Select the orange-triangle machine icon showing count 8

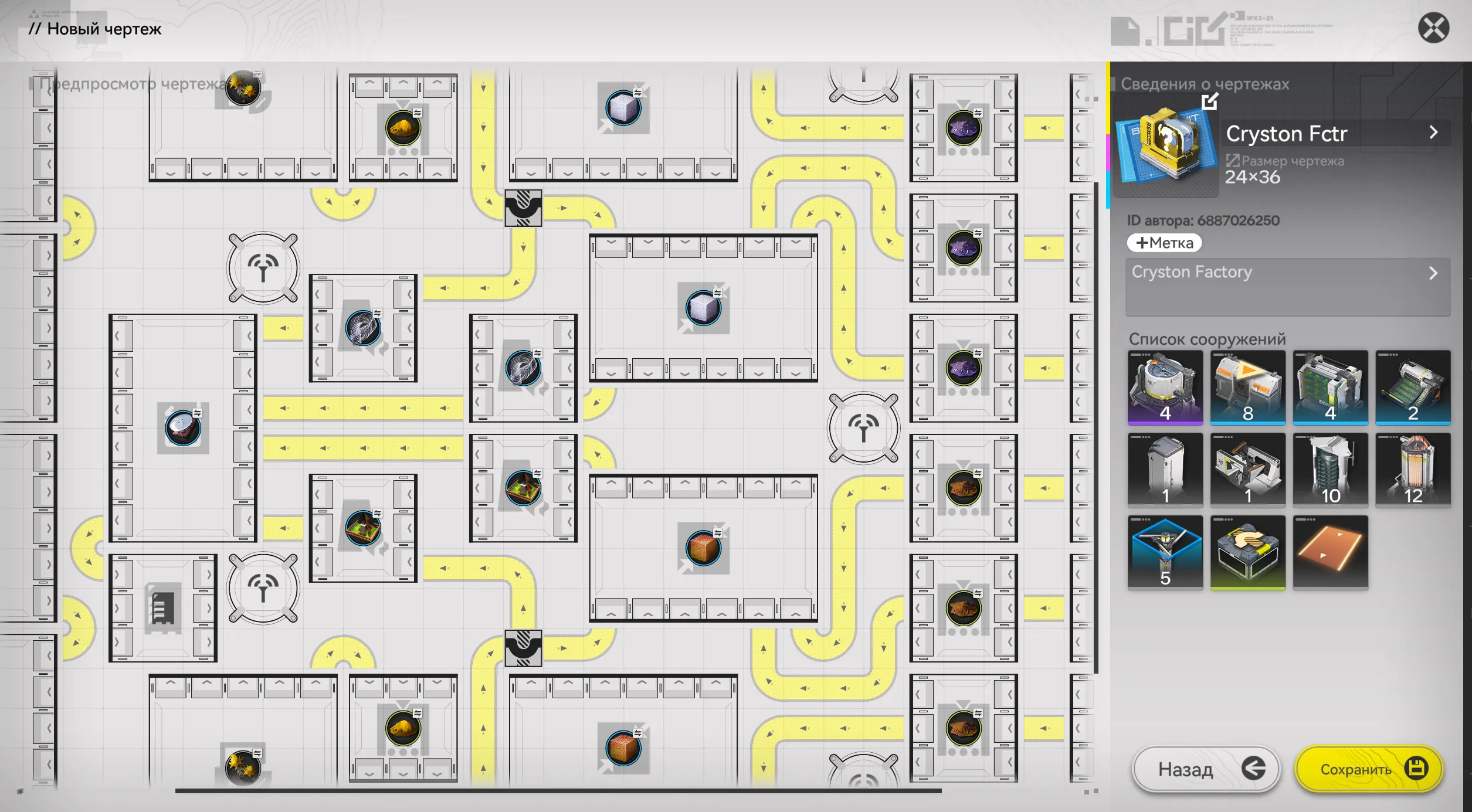1248,387
